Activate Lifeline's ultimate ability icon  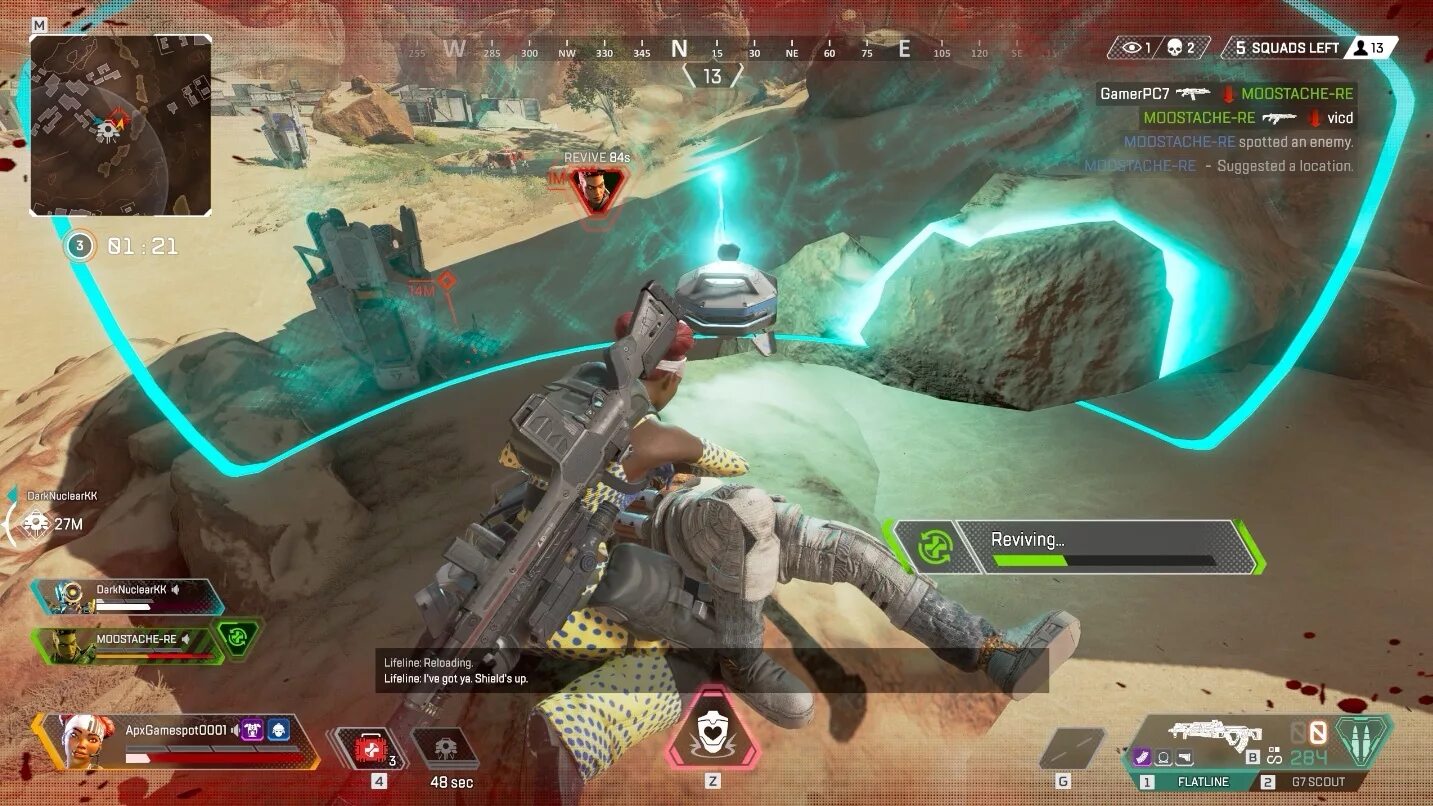[x=712, y=730]
